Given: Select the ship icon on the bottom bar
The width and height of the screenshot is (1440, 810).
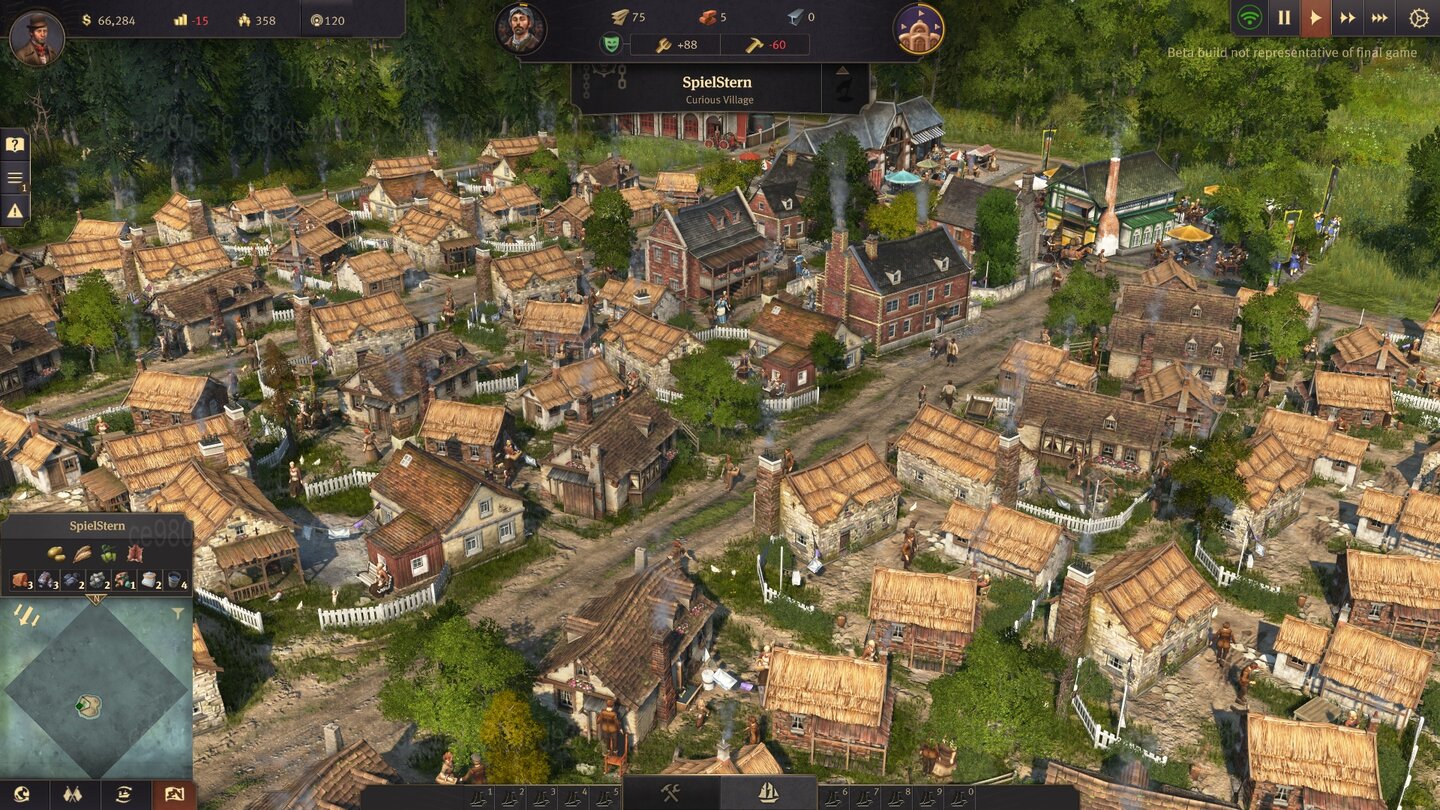Looking at the screenshot, I should pos(769,791).
